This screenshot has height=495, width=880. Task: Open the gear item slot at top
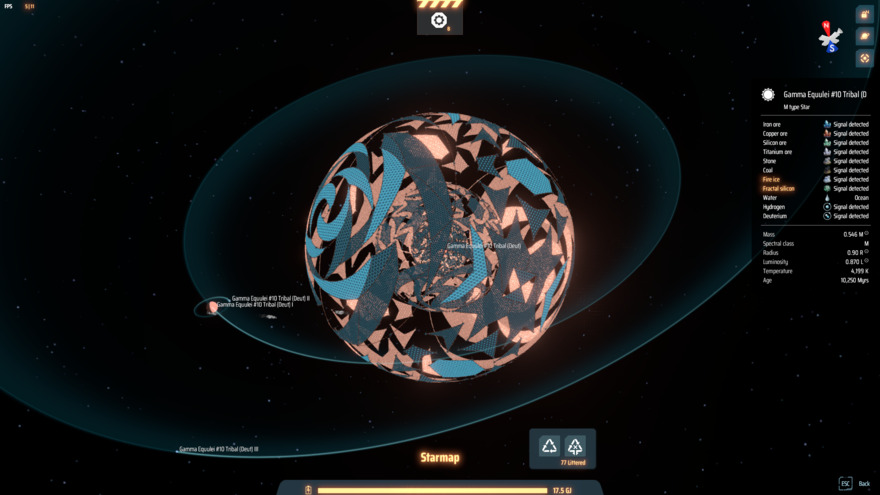click(439, 20)
